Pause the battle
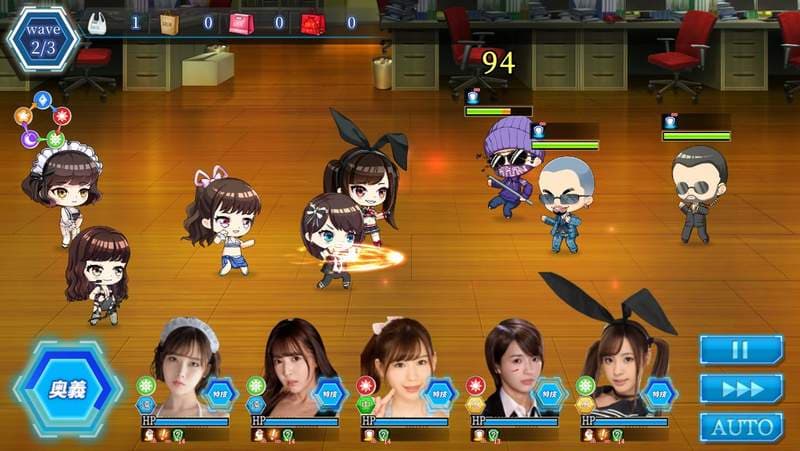The height and width of the screenshot is (451, 800). (740, 350)
